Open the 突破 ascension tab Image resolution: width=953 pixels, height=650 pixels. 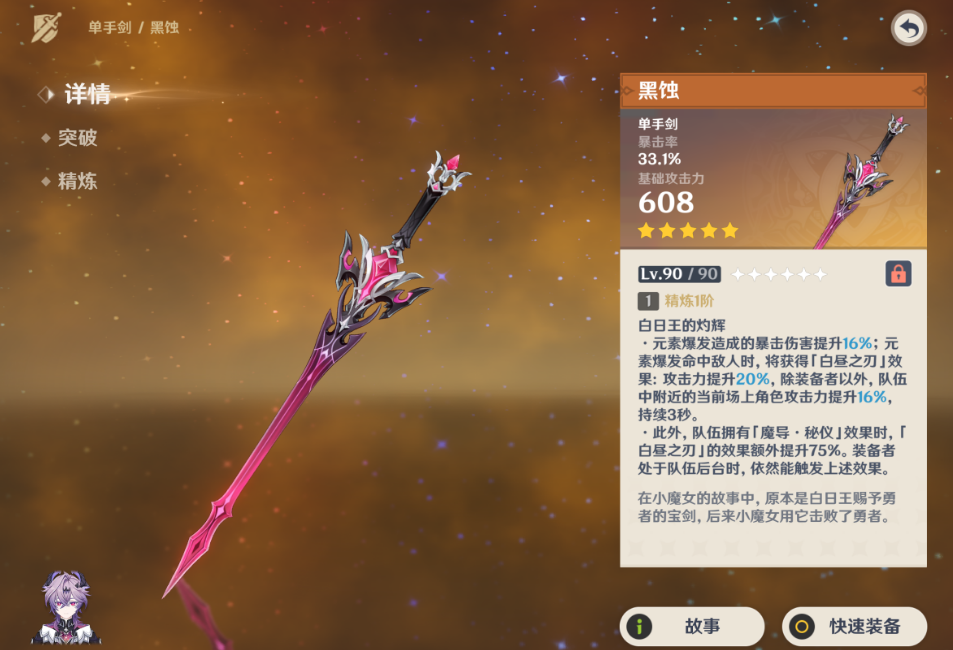tap(77, 138)
